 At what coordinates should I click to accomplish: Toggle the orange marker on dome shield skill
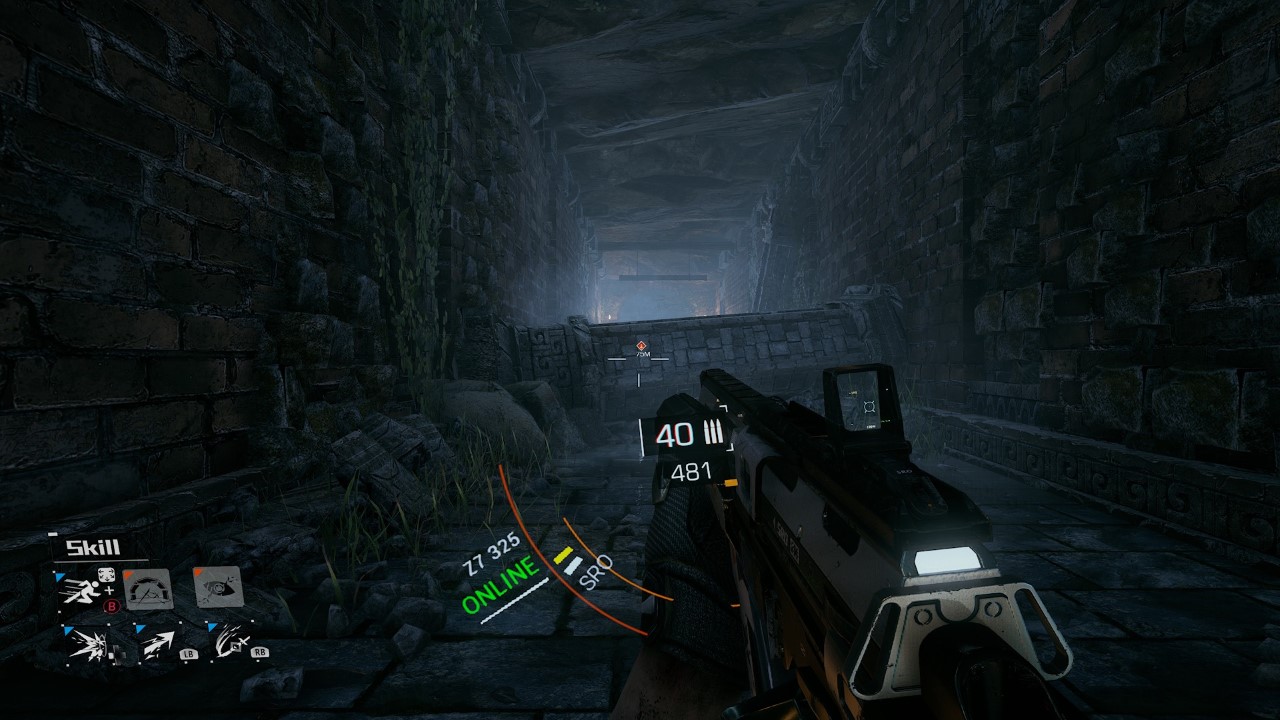tap(129, 574)
